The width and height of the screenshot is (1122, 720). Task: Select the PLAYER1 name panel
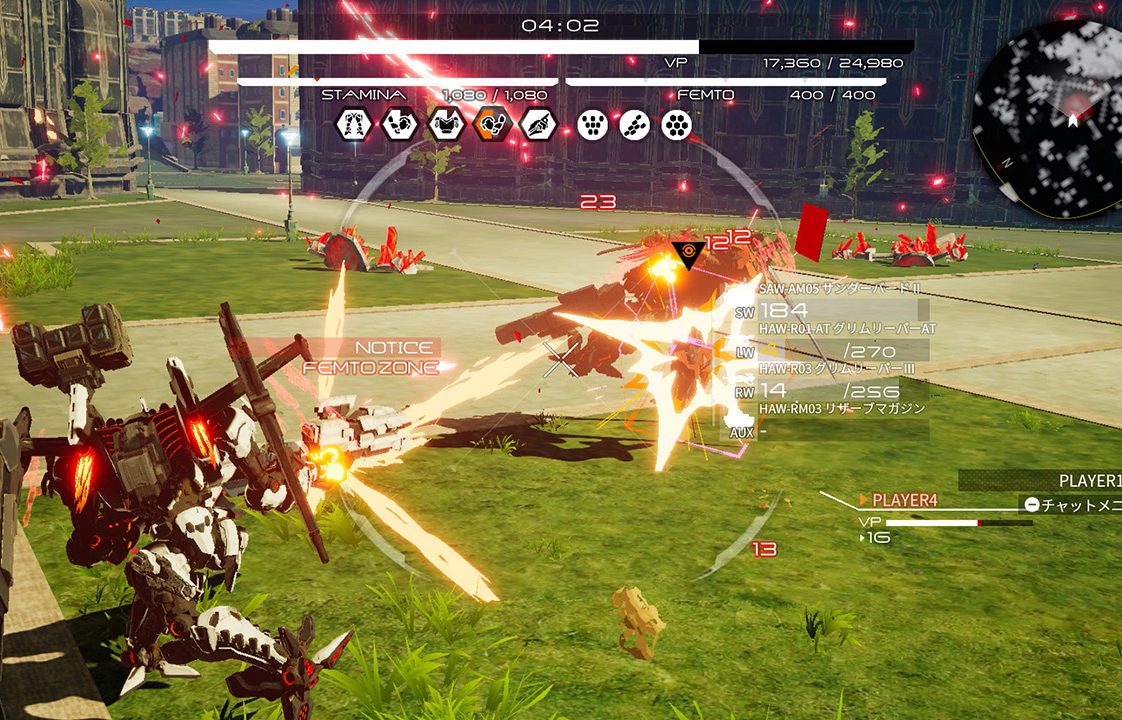[x=1085, y=481]
